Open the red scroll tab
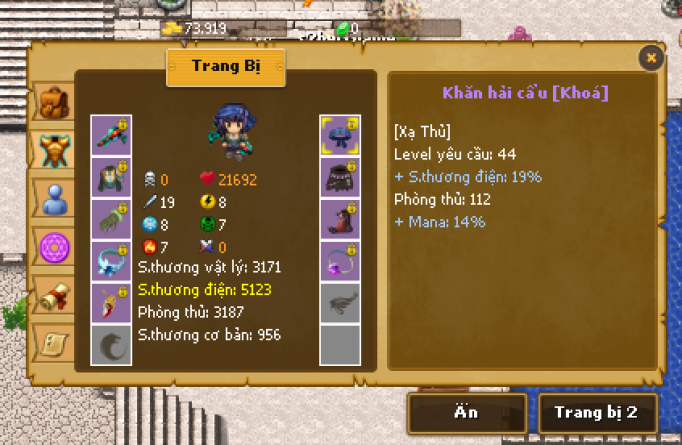The image size is (682, 445). [x=51, y=294]
